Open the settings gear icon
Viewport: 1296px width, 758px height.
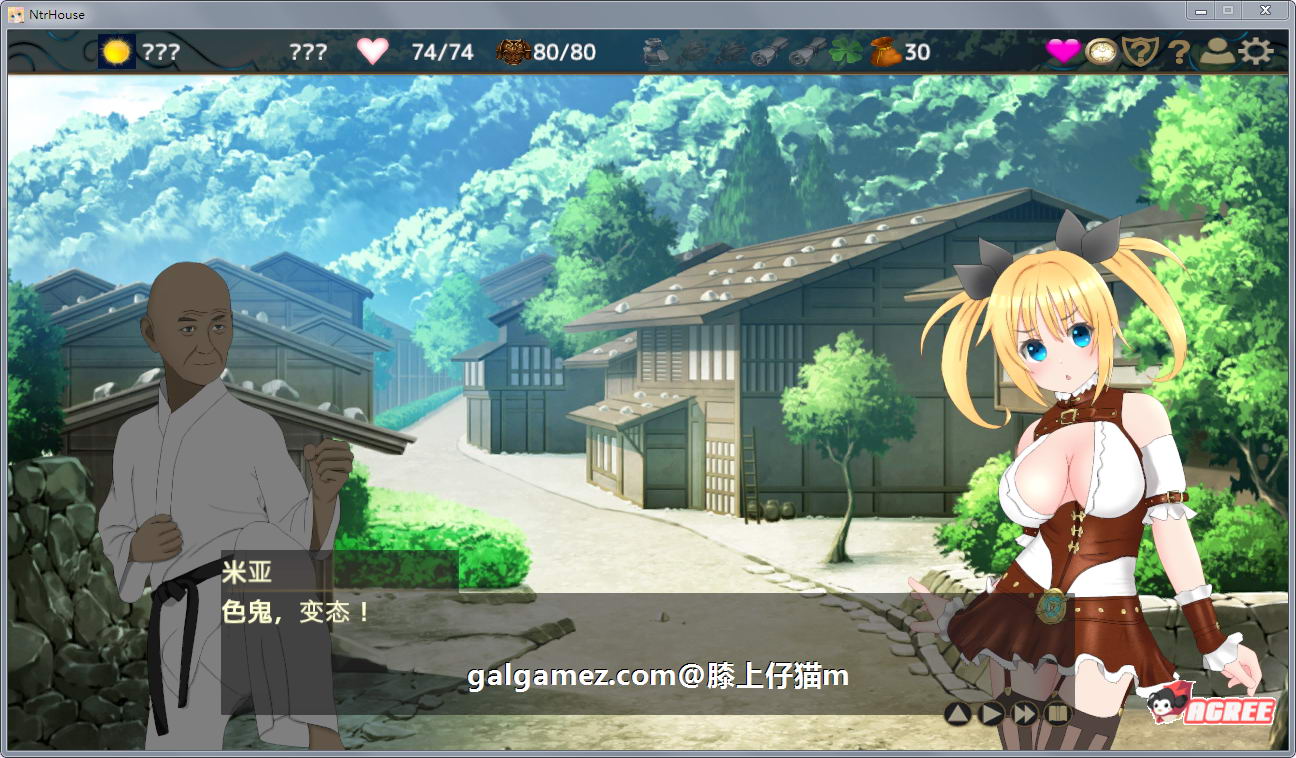(x=1257, y=53)
